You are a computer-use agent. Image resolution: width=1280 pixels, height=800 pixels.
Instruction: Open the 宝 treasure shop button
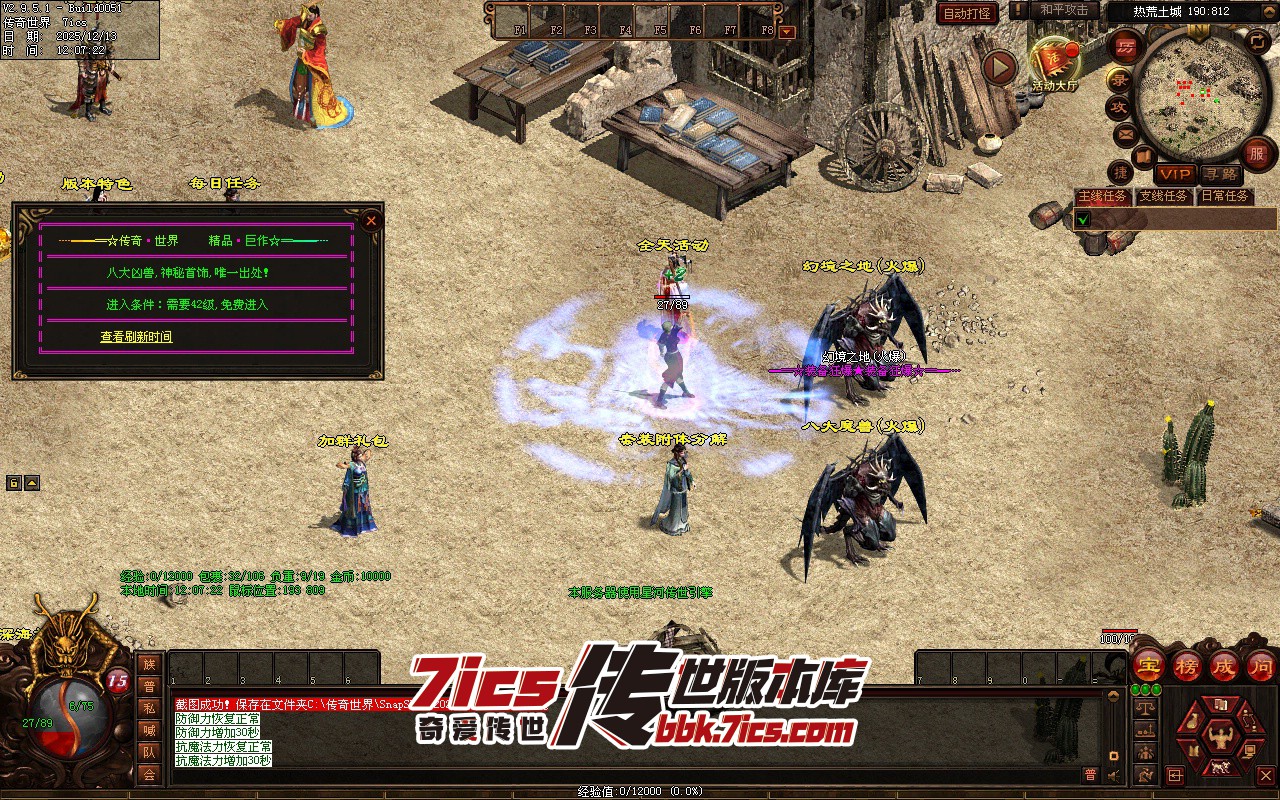click(x=1148, y=664)
